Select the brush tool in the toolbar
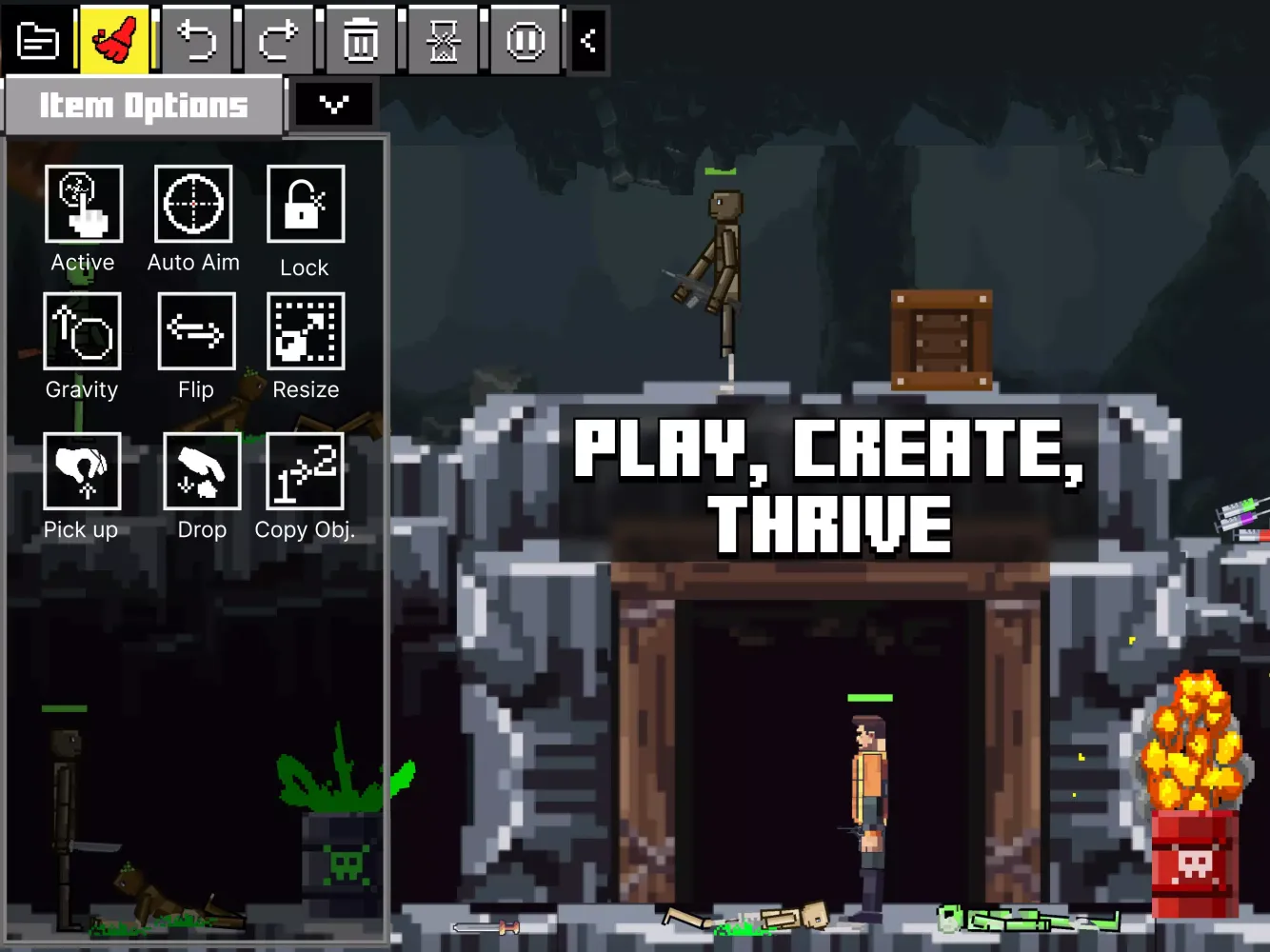Image resolution: width=1270 pixels, height=952 pixels. click(x=112, y=40)
